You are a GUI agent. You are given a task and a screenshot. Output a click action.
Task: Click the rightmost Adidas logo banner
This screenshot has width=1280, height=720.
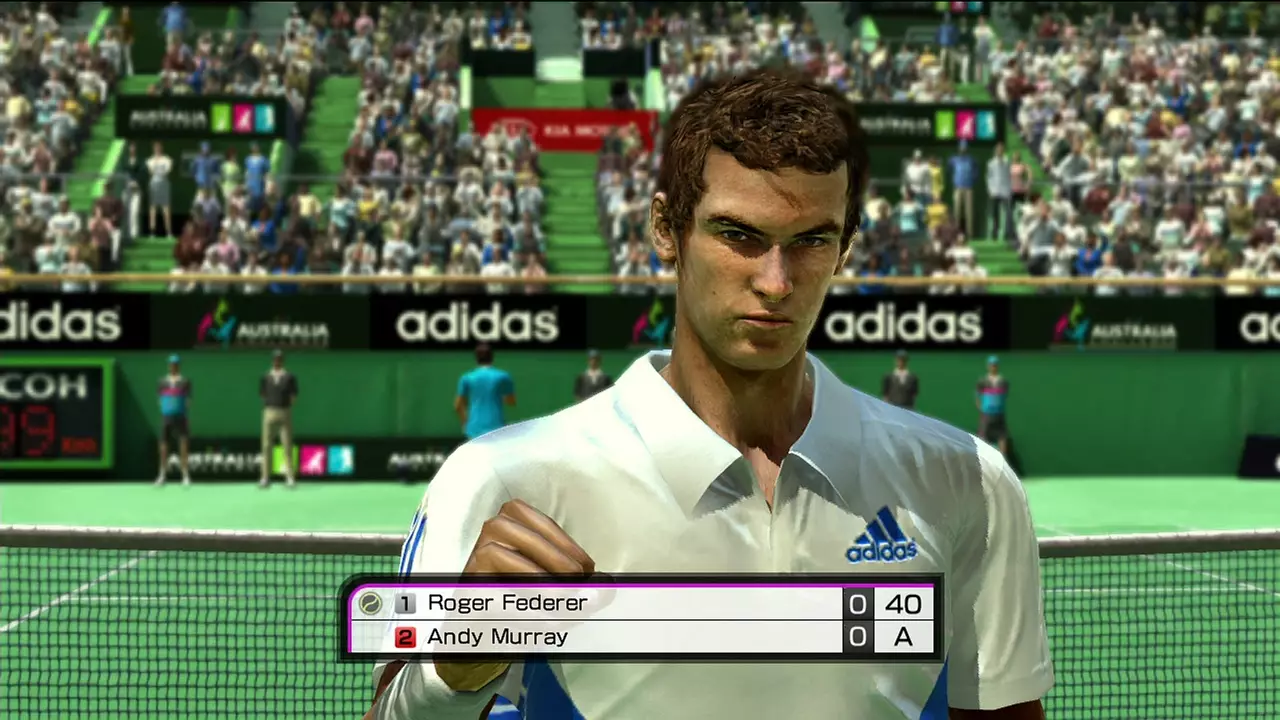point(1261,325)
